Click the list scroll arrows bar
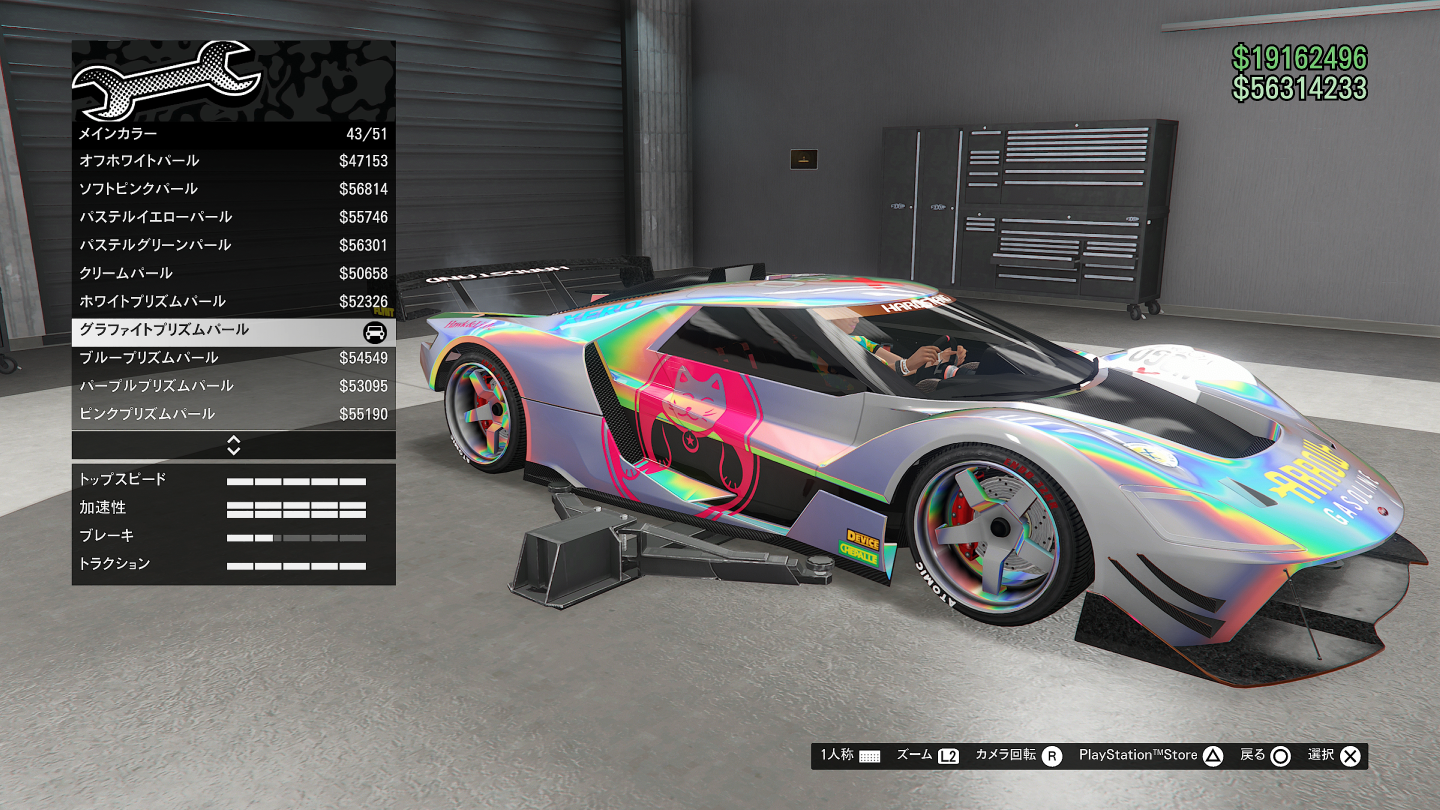 tap(233, 445)
